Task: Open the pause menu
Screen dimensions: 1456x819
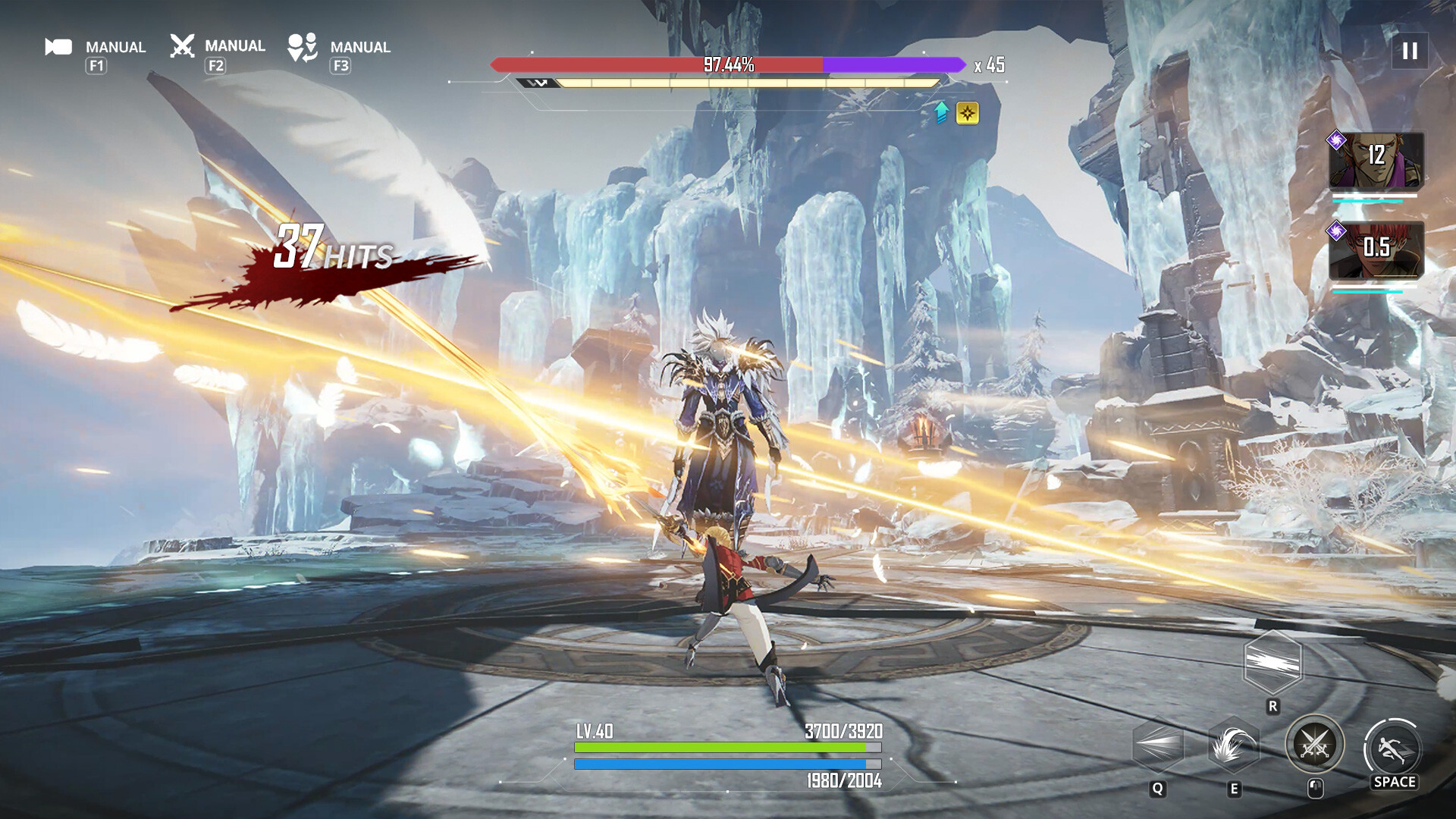Action: (x=1409, y=52)
